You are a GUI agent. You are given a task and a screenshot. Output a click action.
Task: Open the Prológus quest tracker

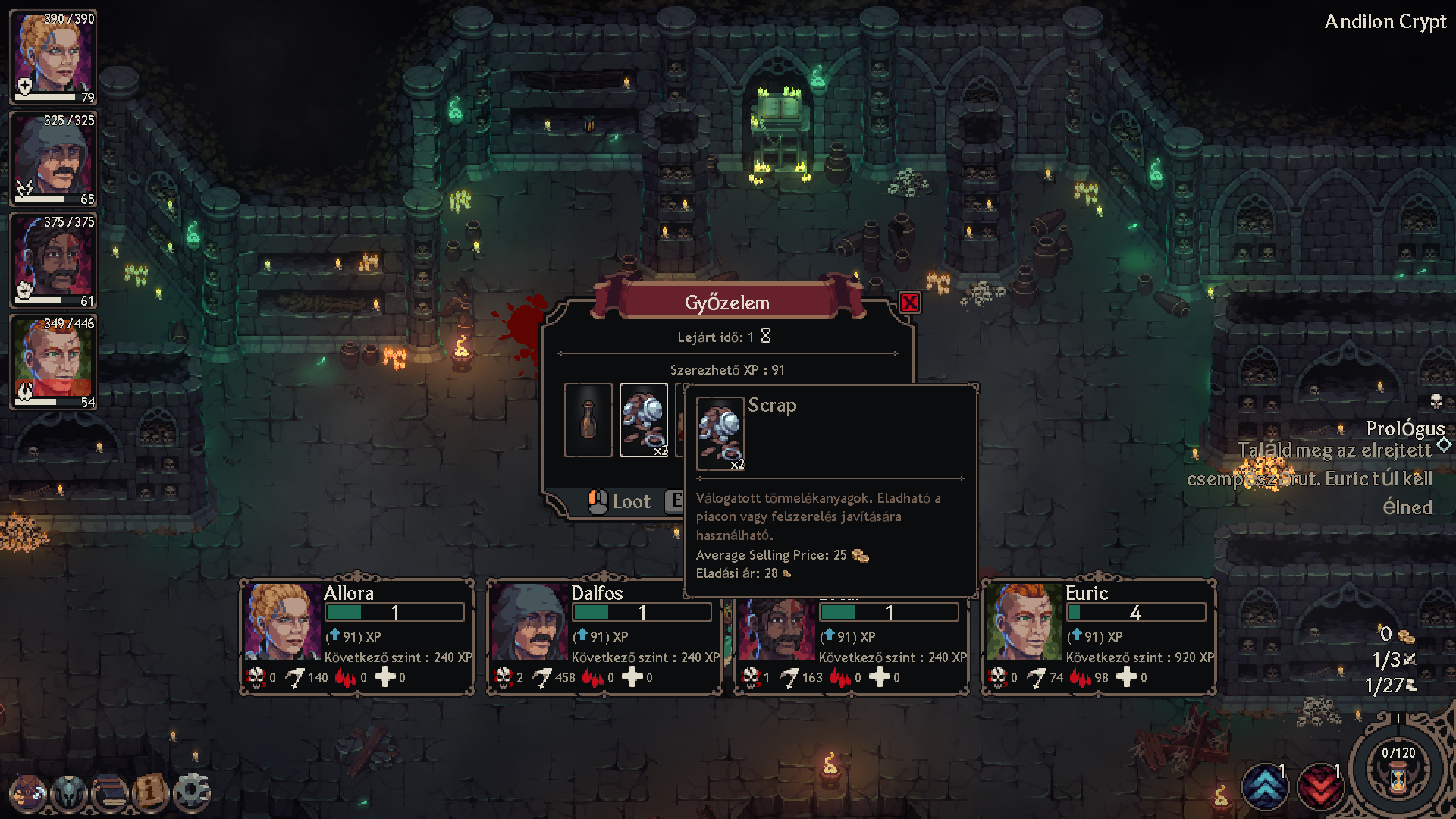[1404, 429]
